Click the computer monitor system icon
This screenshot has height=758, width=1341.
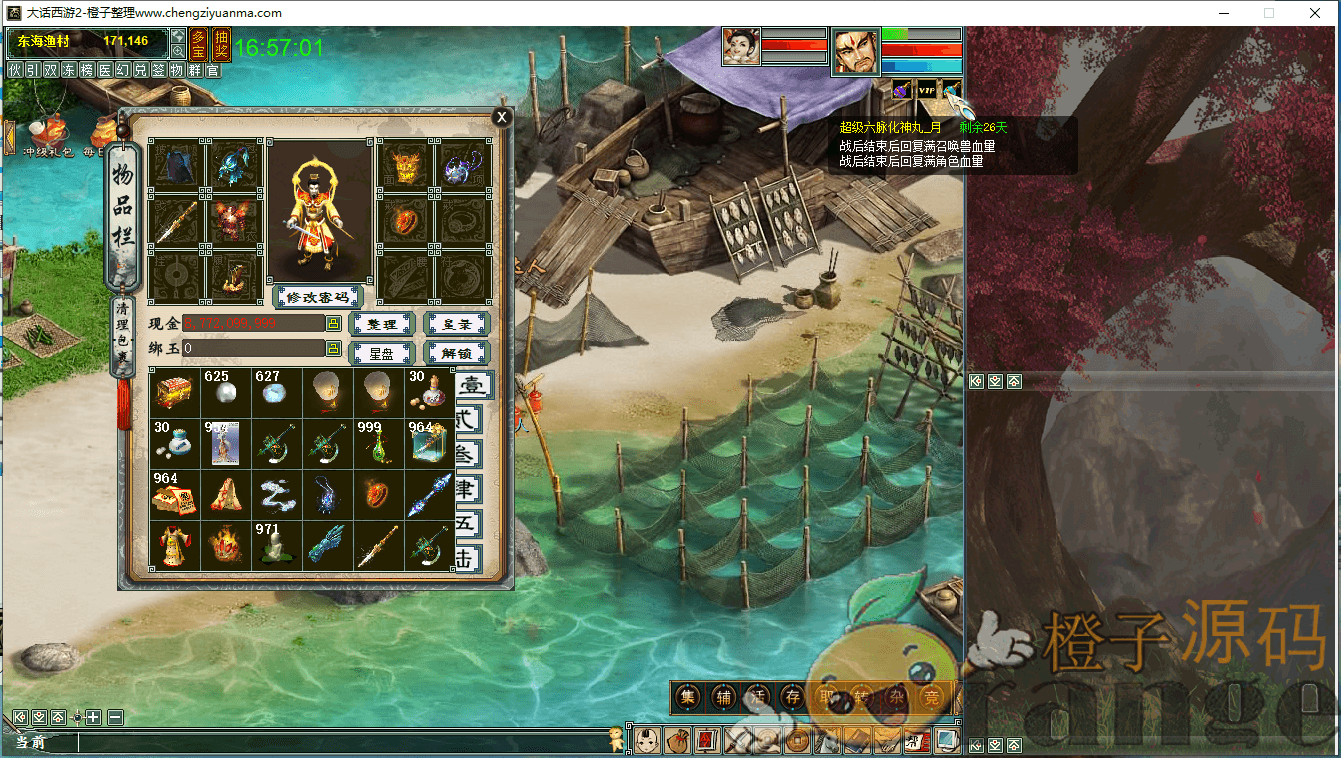pyautogui.click(x=946, y=741)
